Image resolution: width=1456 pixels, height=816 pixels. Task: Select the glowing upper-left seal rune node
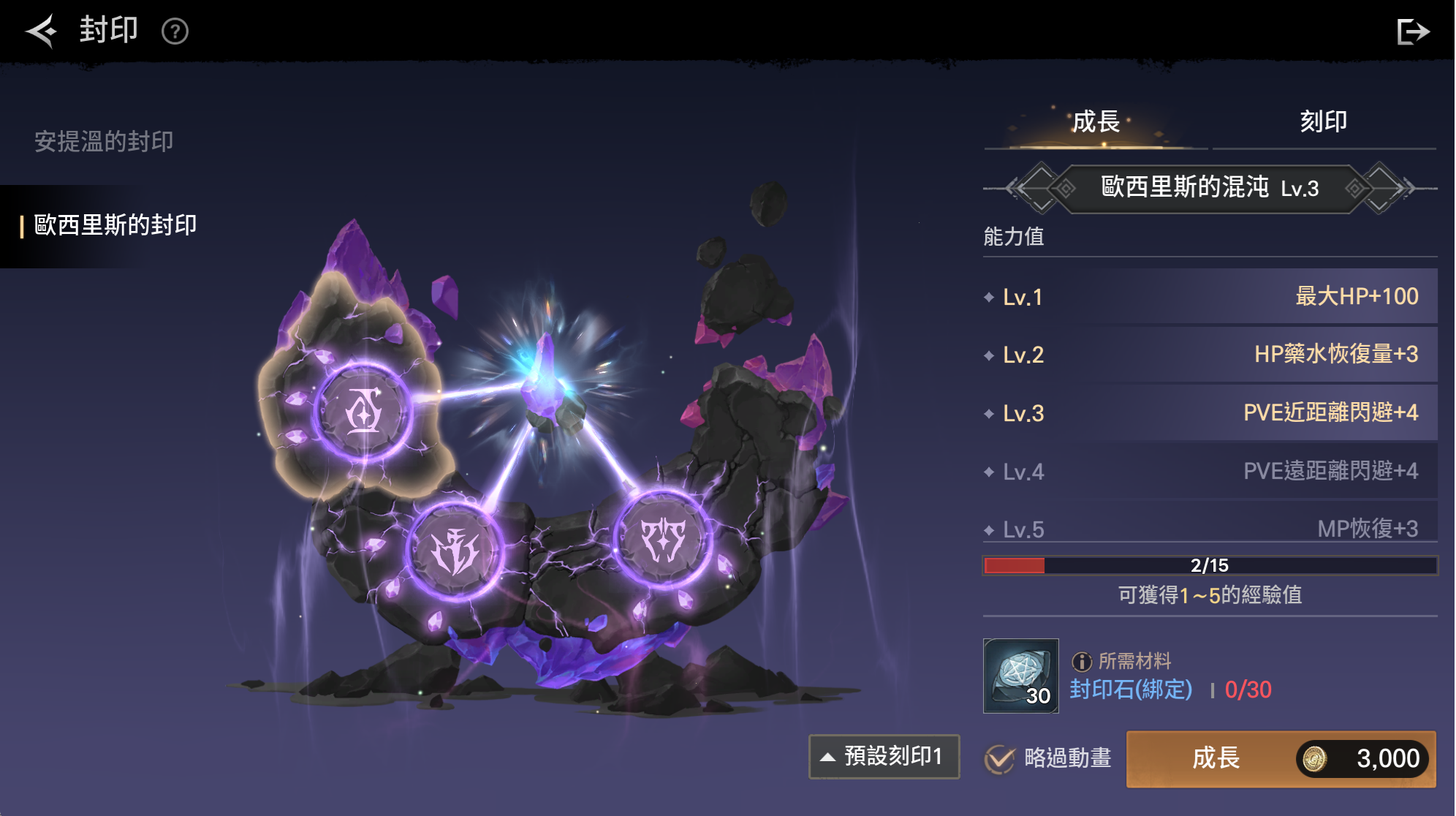pos(363,412)
